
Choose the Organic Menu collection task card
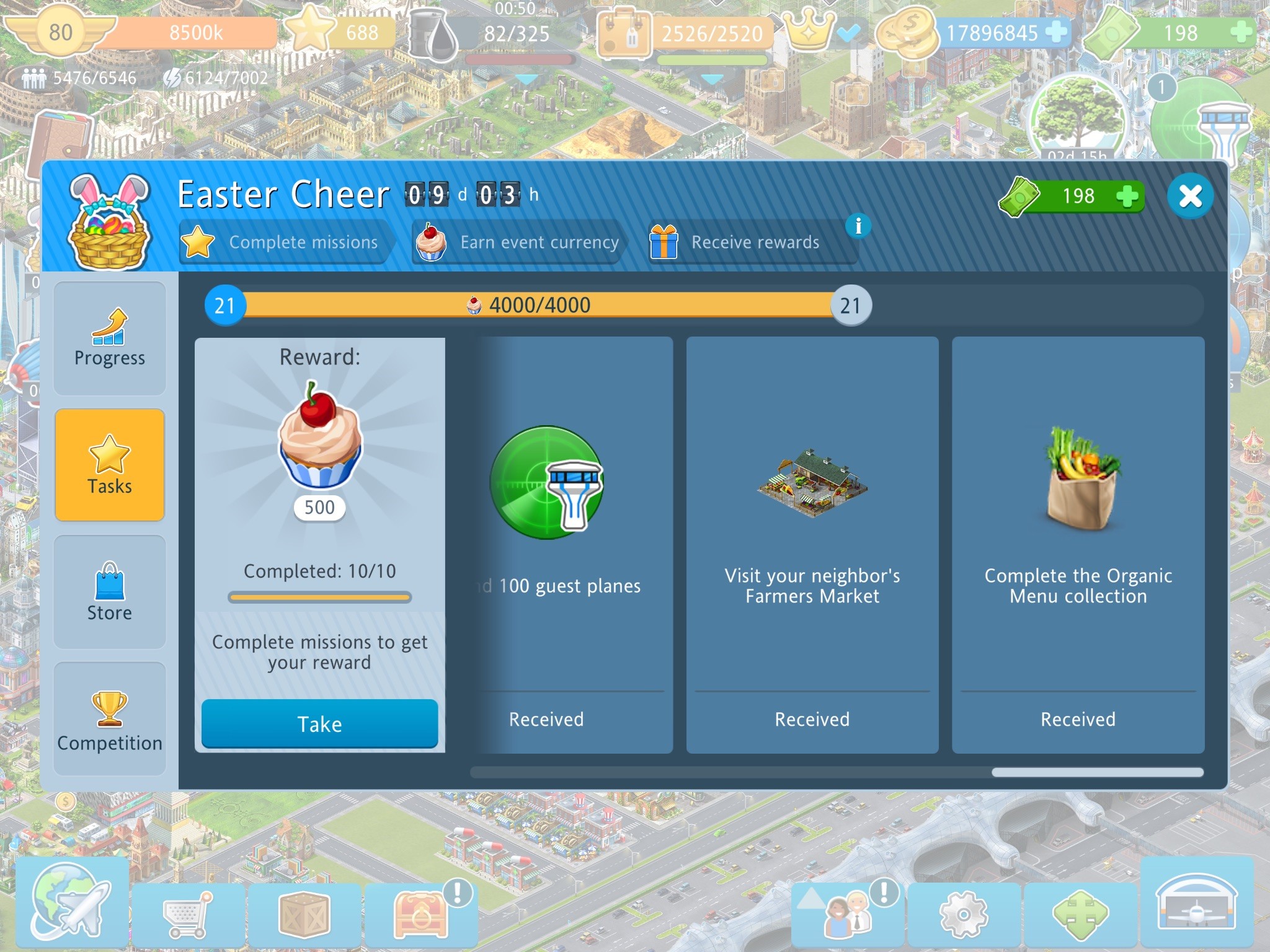tap(1078, 544)
